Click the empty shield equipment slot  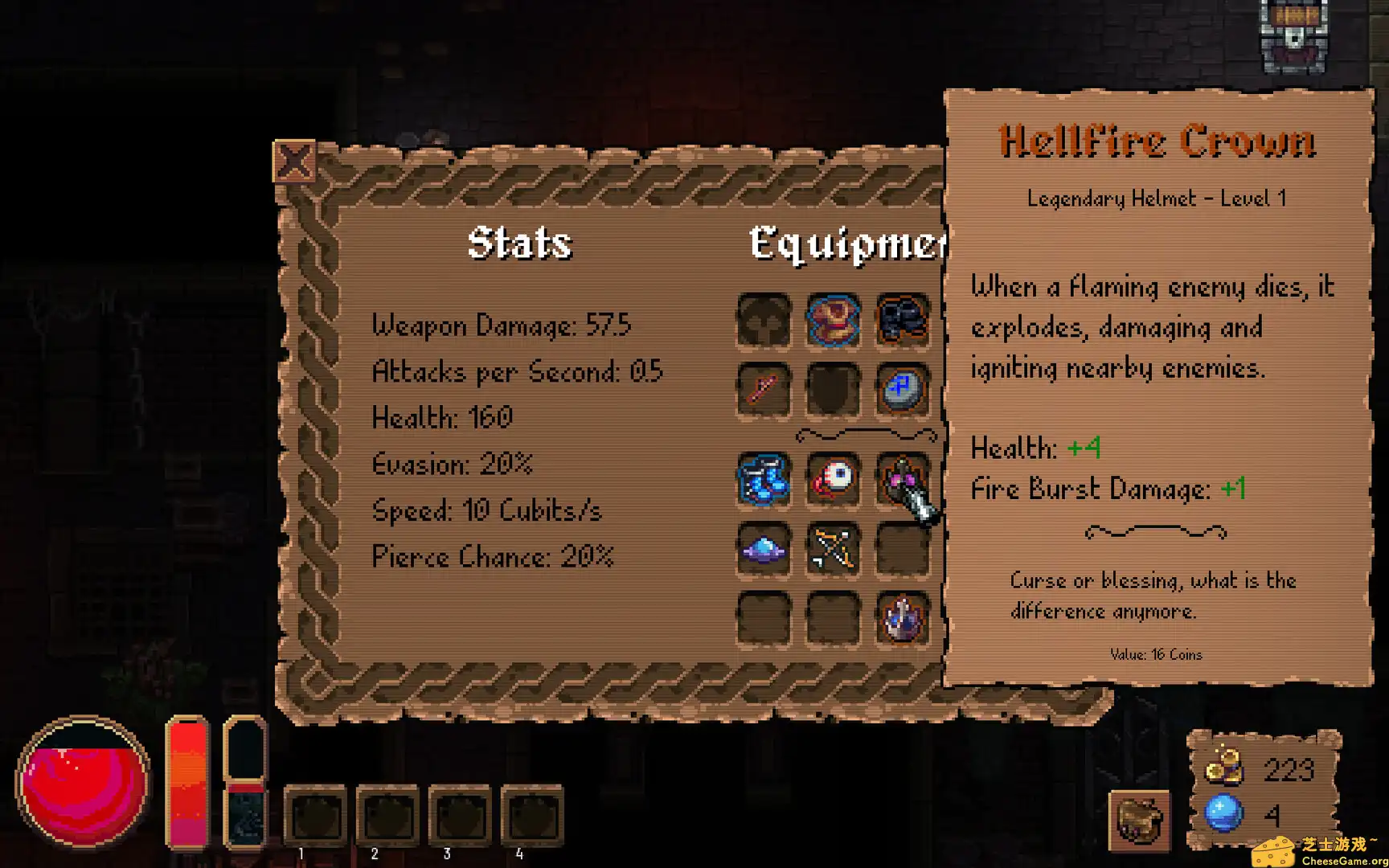tap(833, 390)
